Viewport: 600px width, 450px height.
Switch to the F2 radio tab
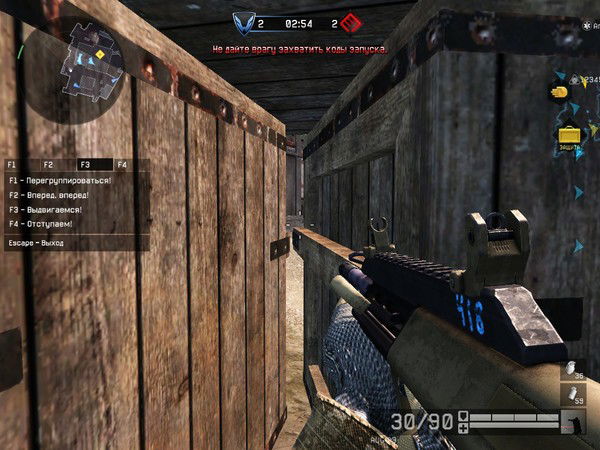[x=48, y=164]
